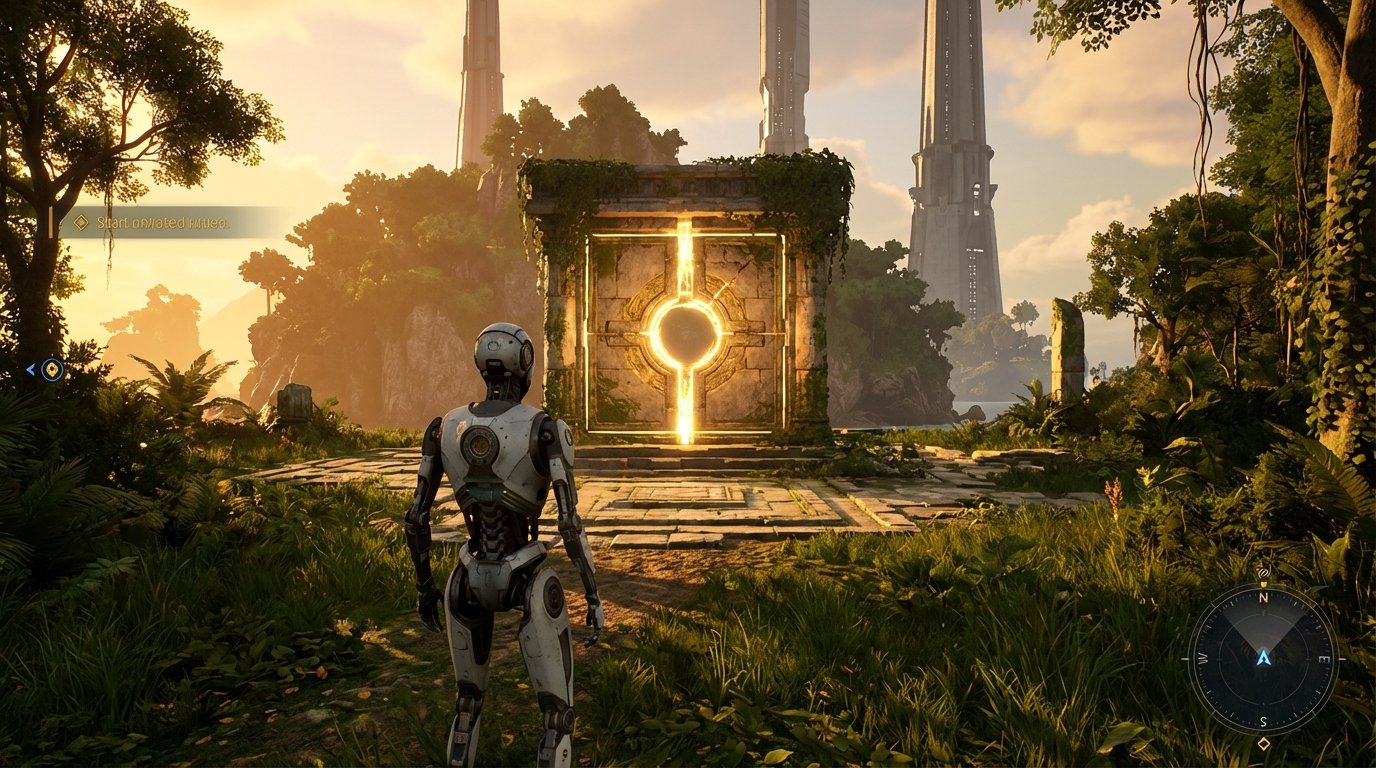Click the N cardinal letter on the compass

[1263, 598]
